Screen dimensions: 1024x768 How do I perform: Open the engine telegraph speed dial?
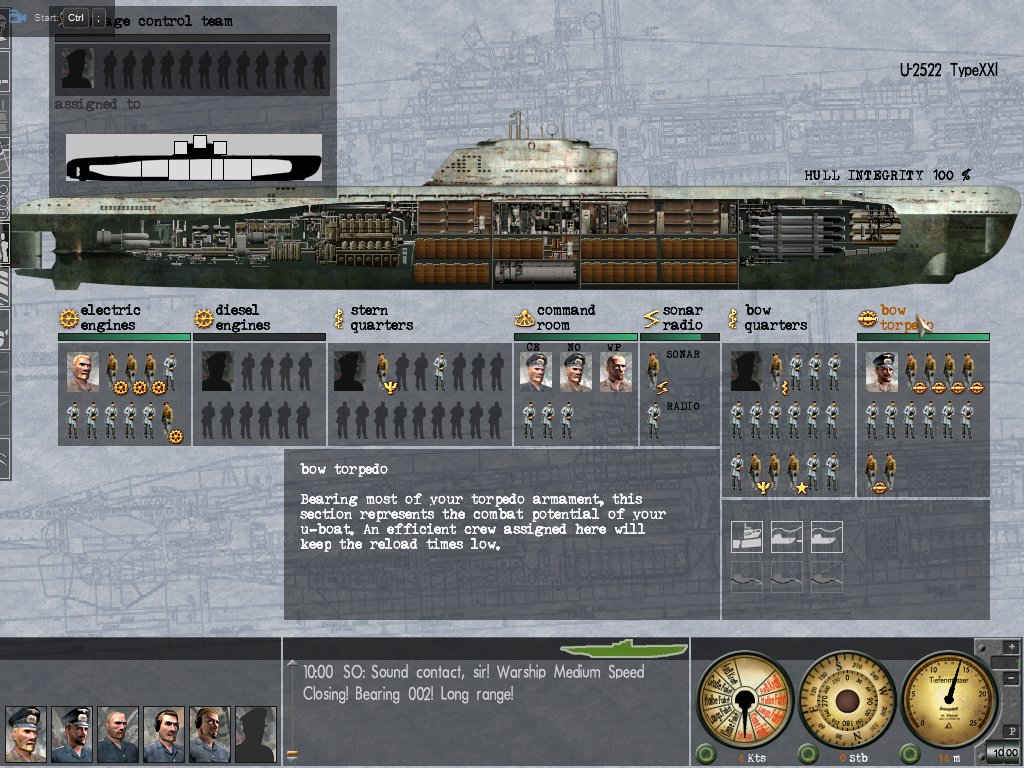click(x=741, y=699)
